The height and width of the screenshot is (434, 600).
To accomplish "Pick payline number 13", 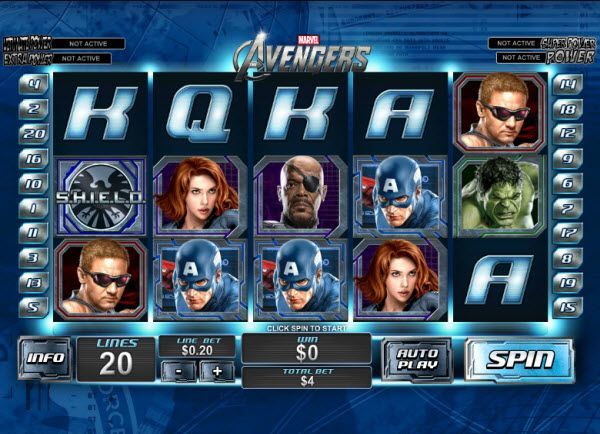I will pos(34,282).
